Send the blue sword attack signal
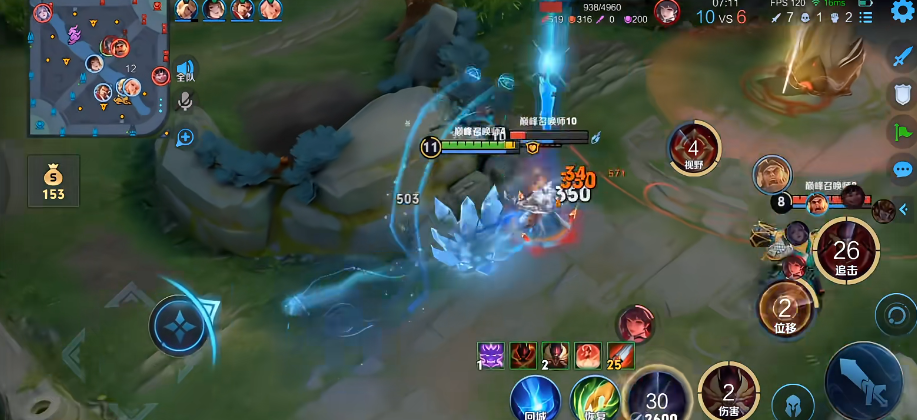Viewport: 917px width, 420px height. click(902, 57)
